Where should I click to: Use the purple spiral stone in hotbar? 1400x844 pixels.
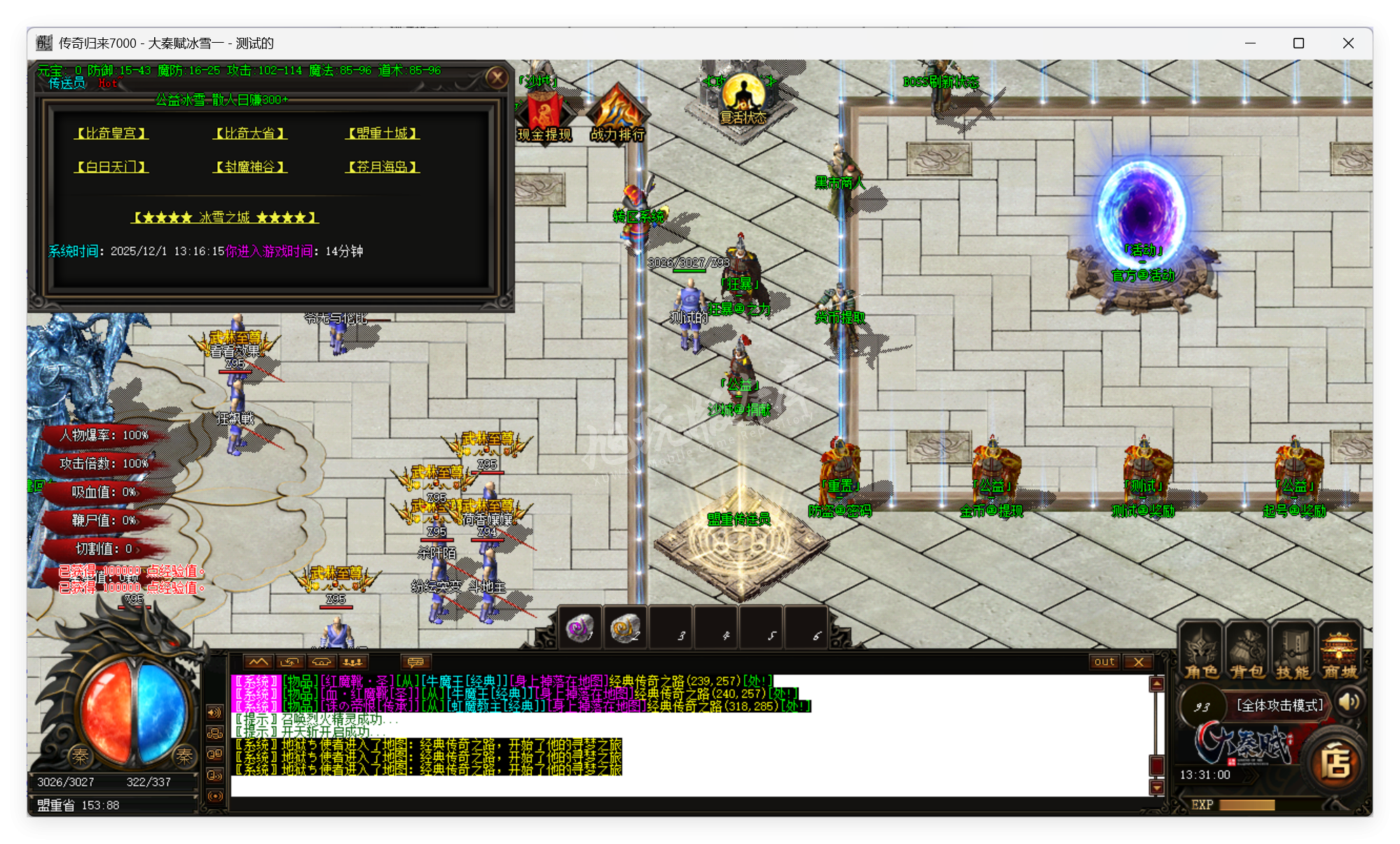[579, 628]
